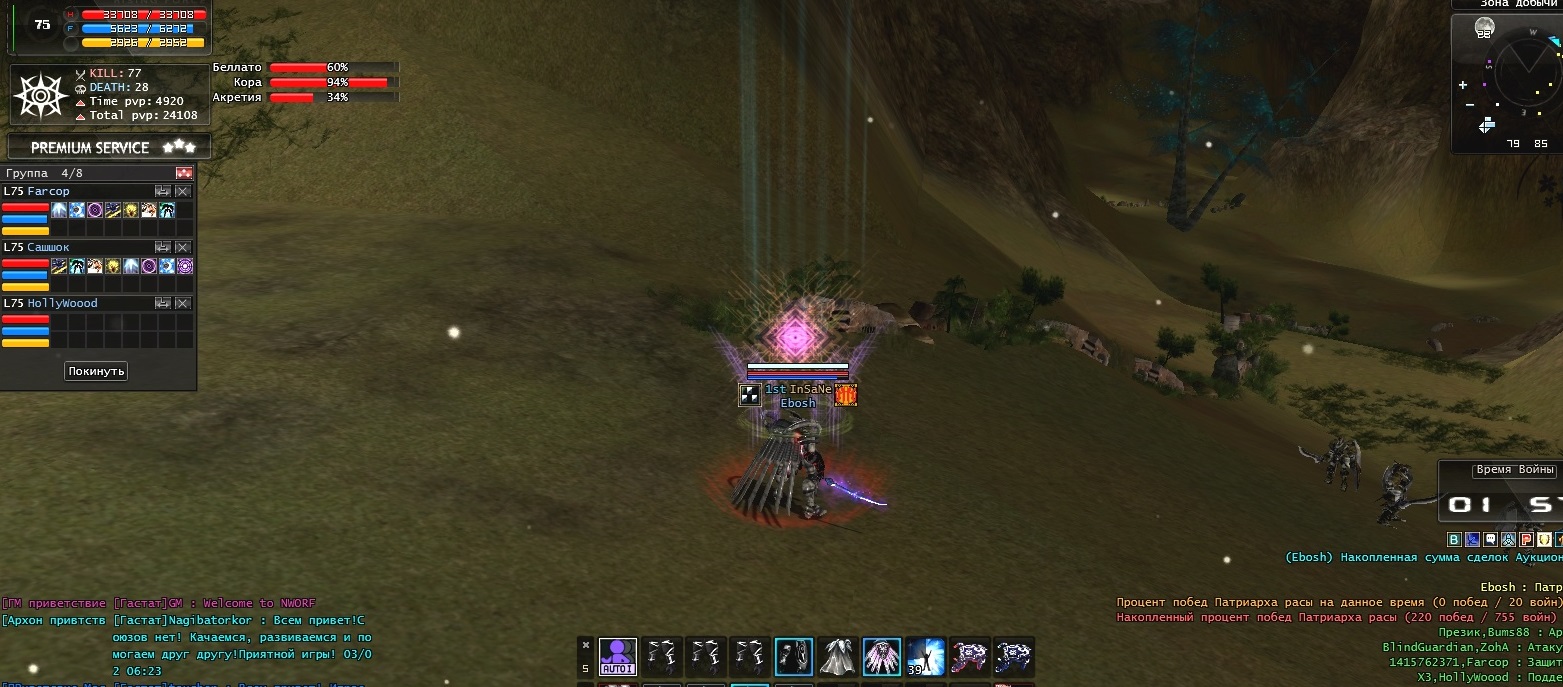Remove Farcop from the group
The width and height of the screenshot is (1563, 687).
click(183, 191)
